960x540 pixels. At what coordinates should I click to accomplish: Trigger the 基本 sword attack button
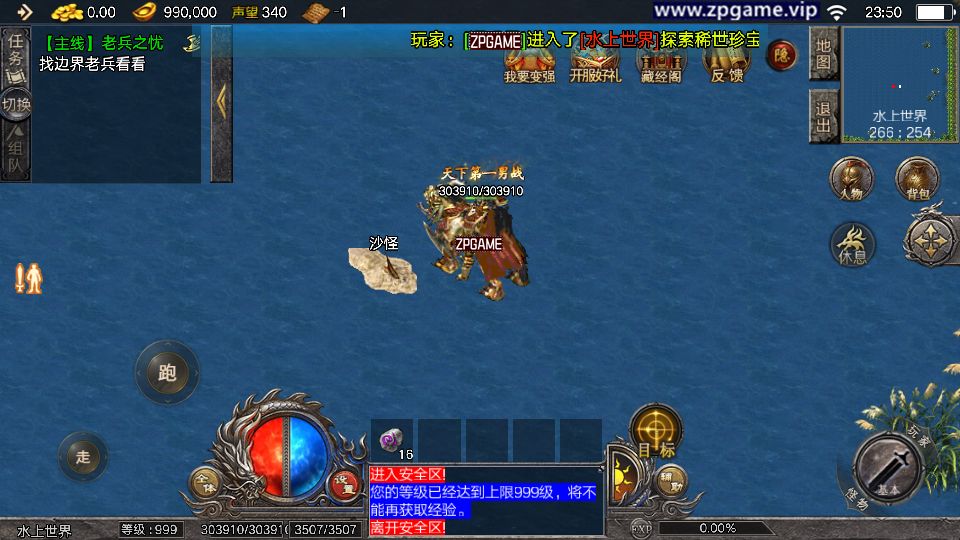(888, 467)
